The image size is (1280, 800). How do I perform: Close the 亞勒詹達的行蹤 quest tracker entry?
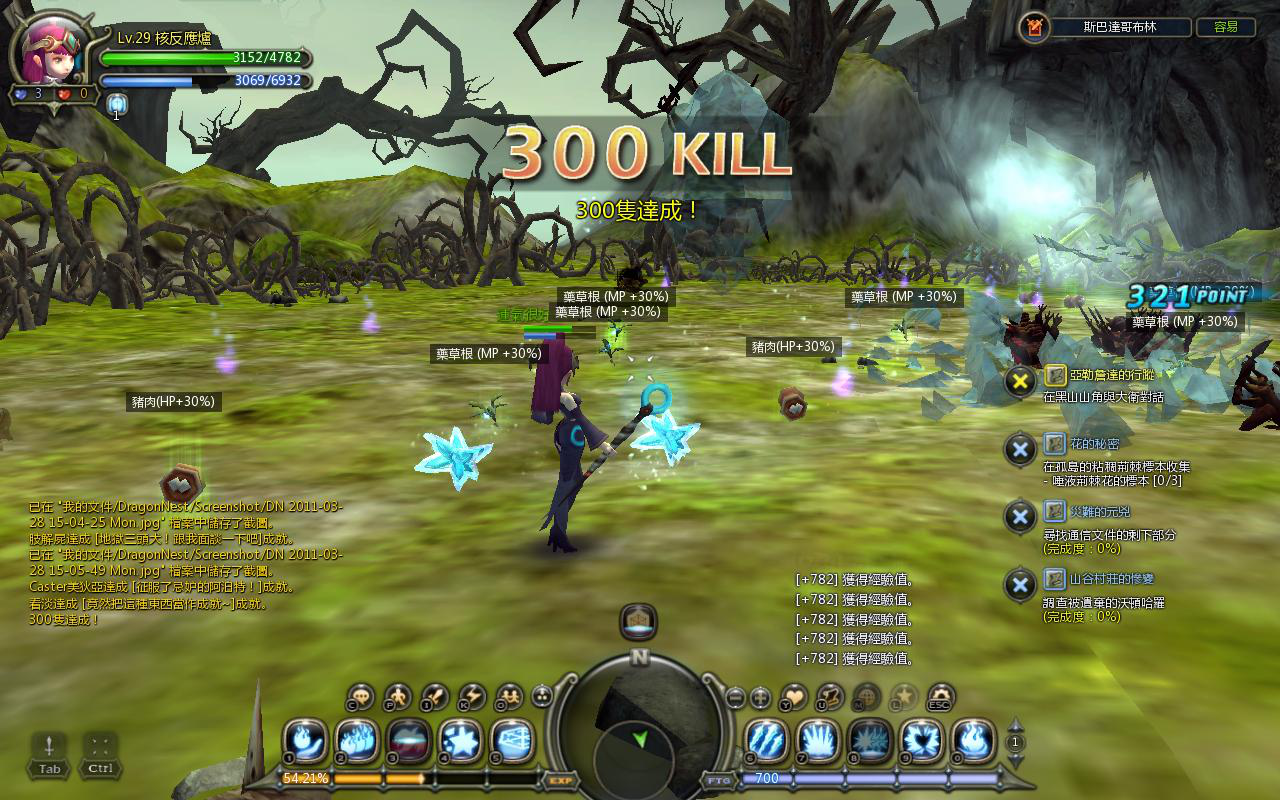1020,381
